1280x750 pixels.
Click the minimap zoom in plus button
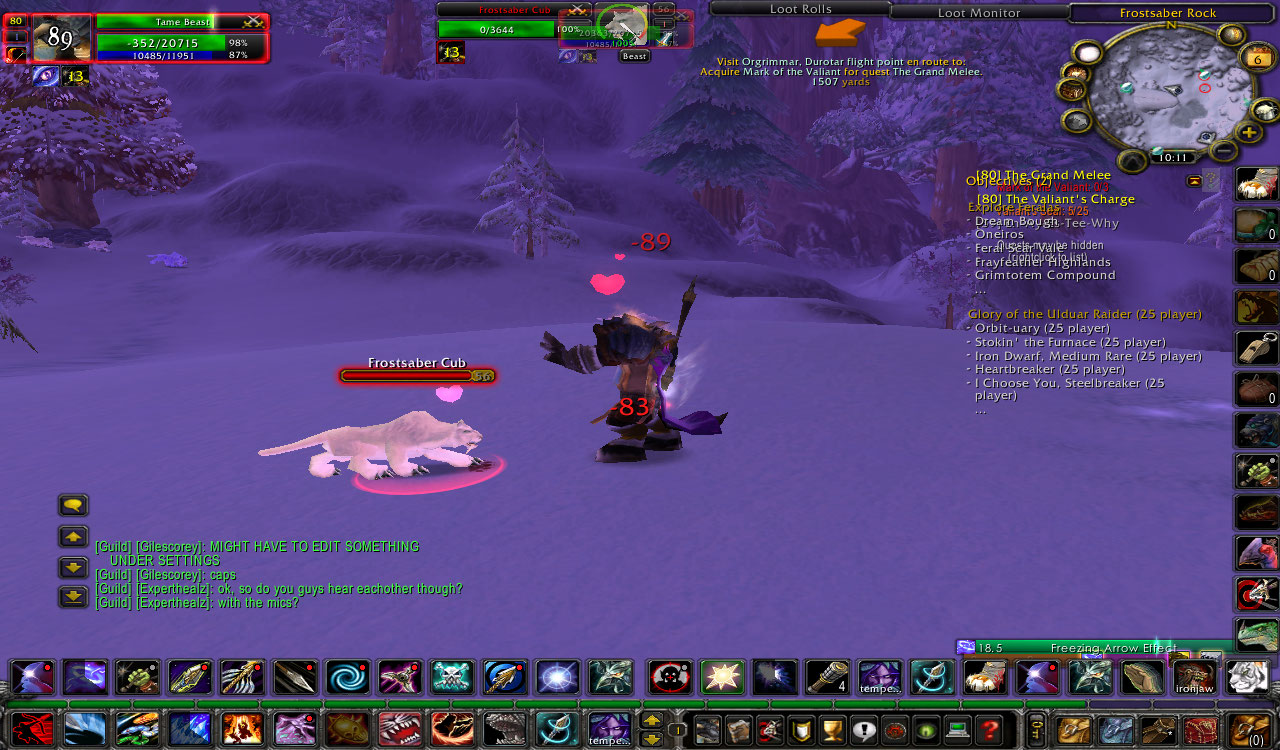point(1248,131)
